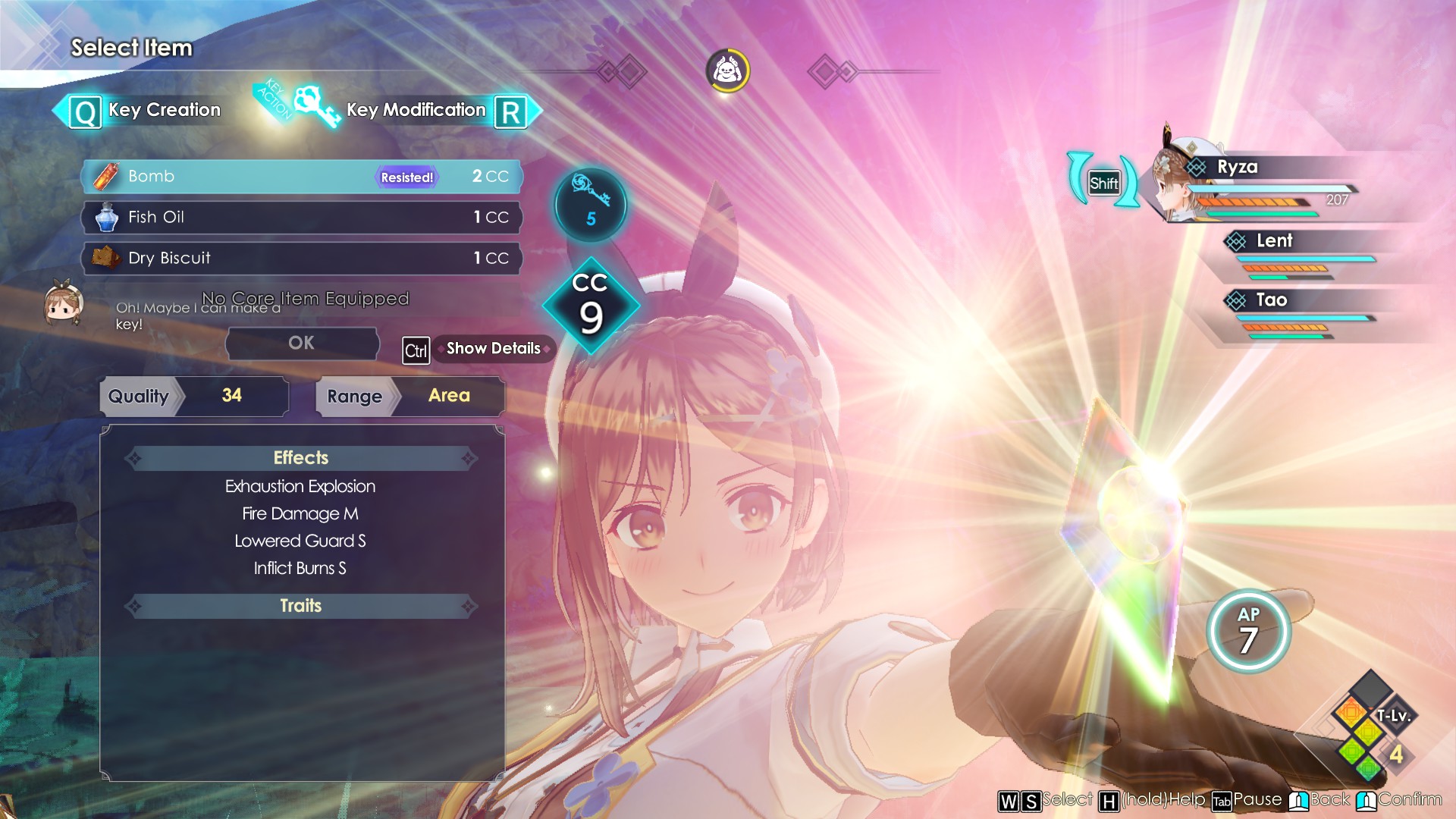This screenshot has width=1456, height=819.
Task: Confirm with the OK button
Action: pyautogui.click(x=302, y=344)
